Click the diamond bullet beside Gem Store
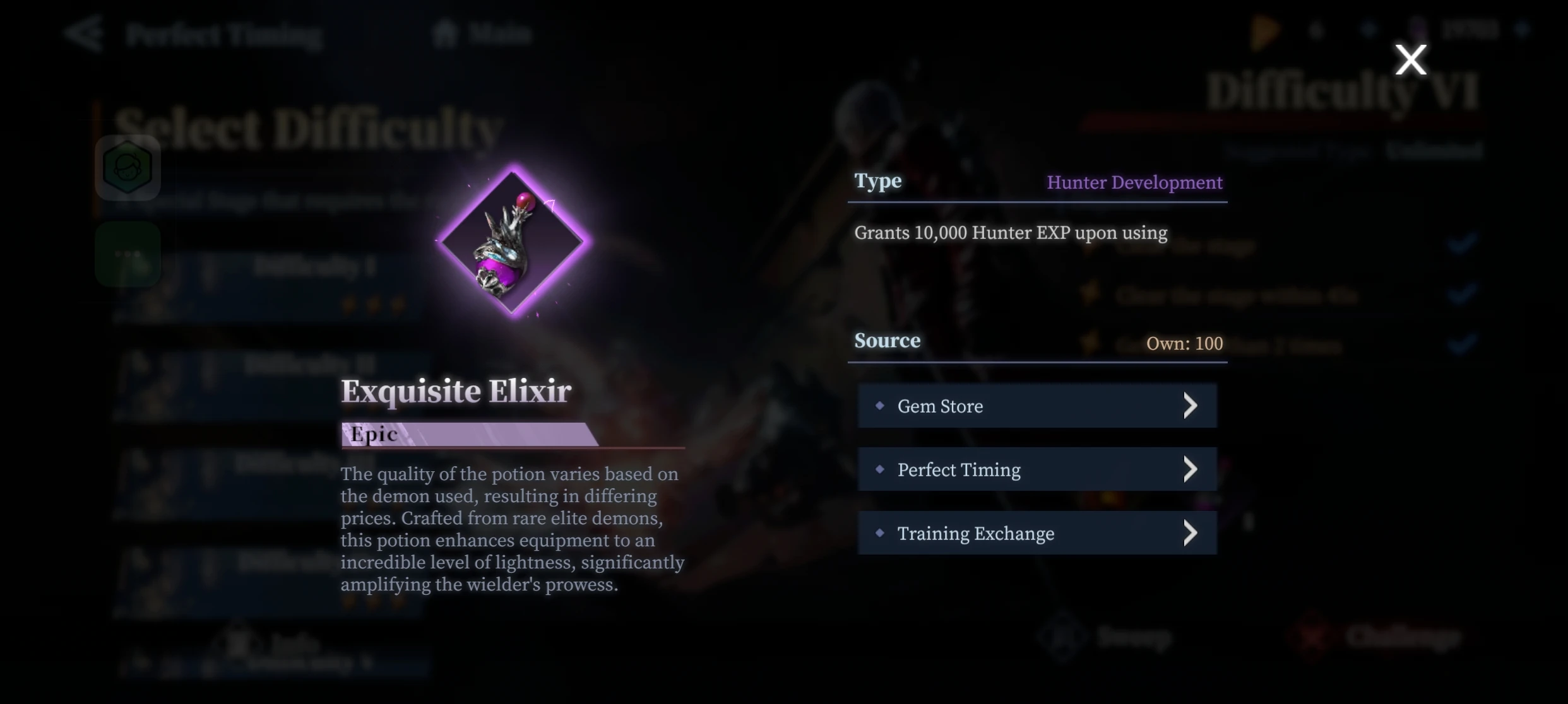The image size is (1568, 704). click(x=881, y=406)
